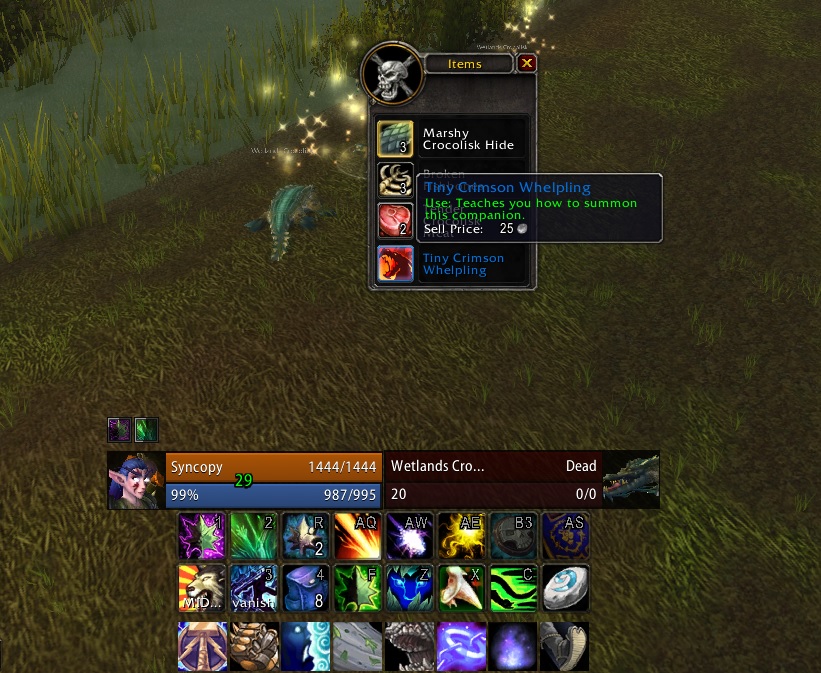
Task: Use the green tiger stripes ability on C
Action: (513, 587)
